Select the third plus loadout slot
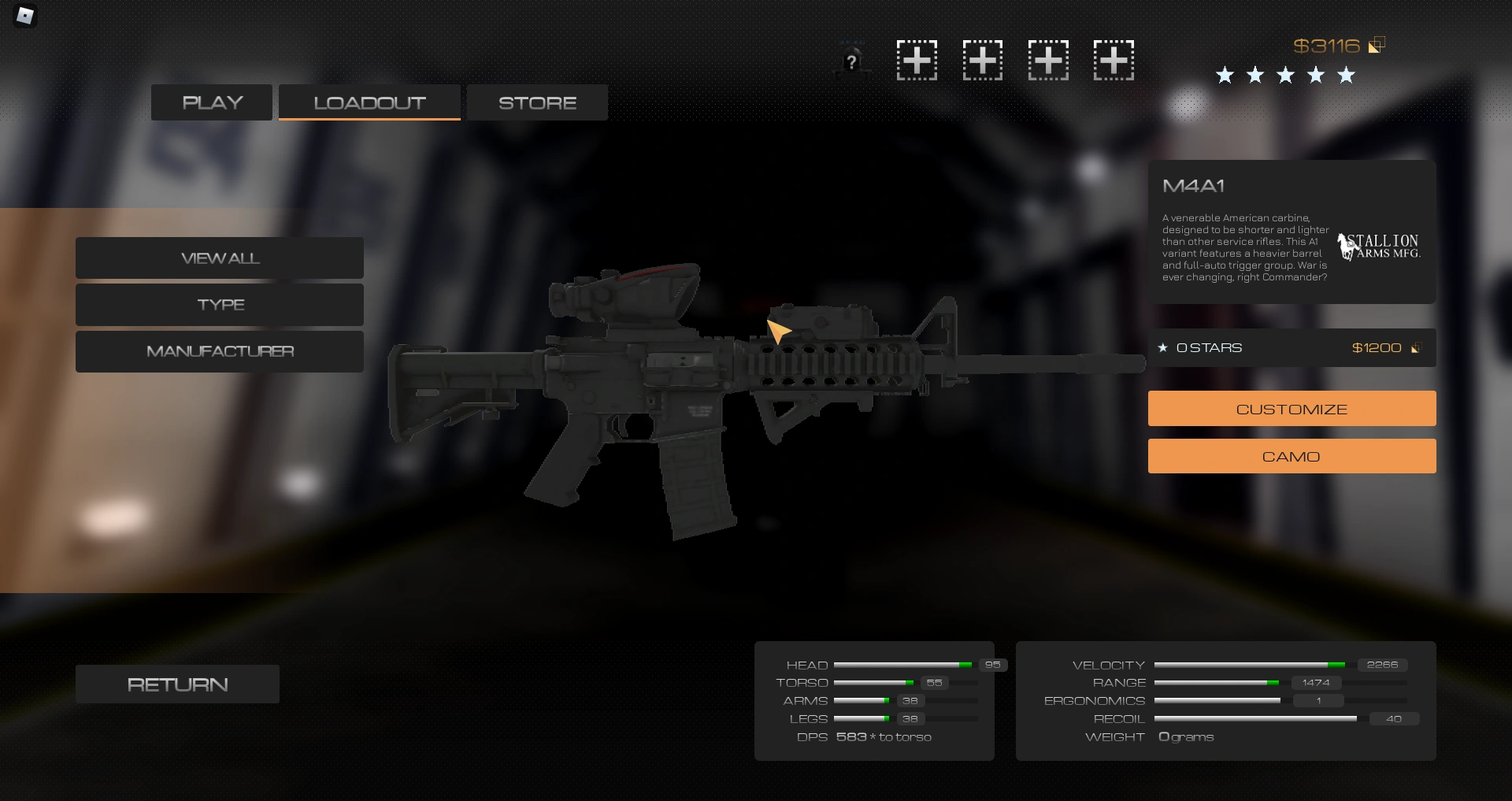This screenshot has width=1512, height=801. click(x=1047, y=60)
